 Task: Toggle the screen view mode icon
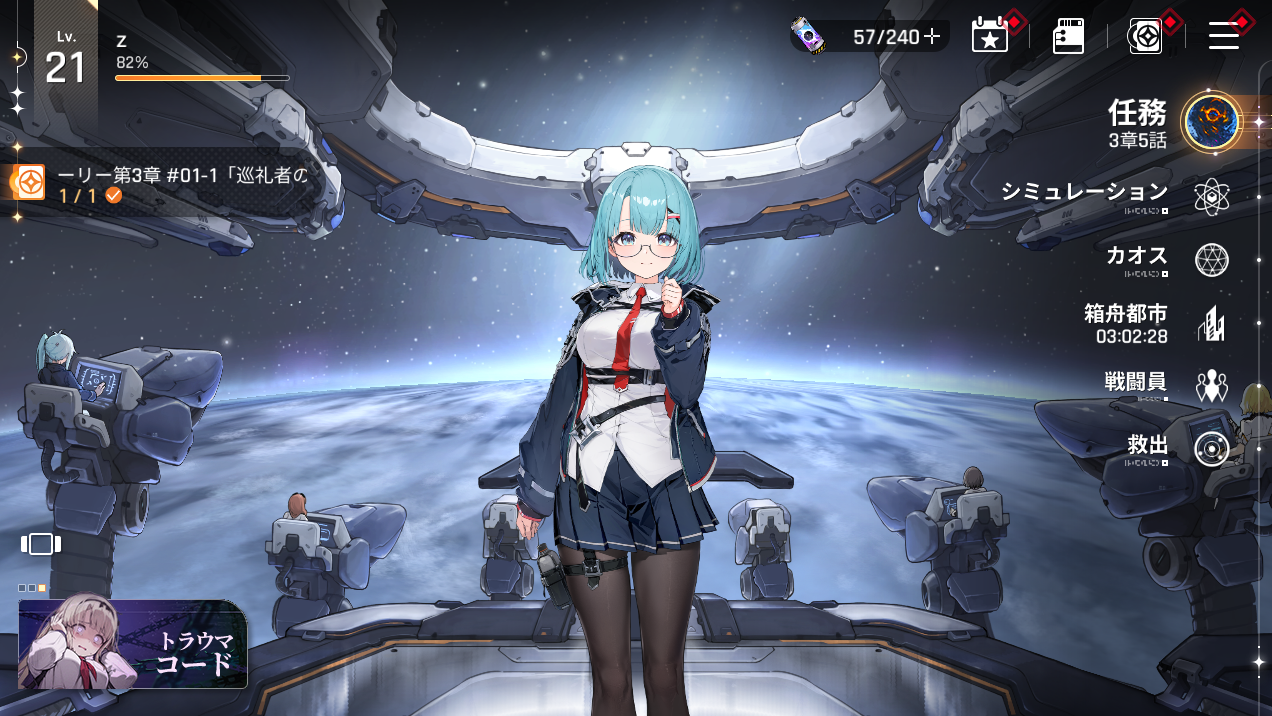[41, 544]
